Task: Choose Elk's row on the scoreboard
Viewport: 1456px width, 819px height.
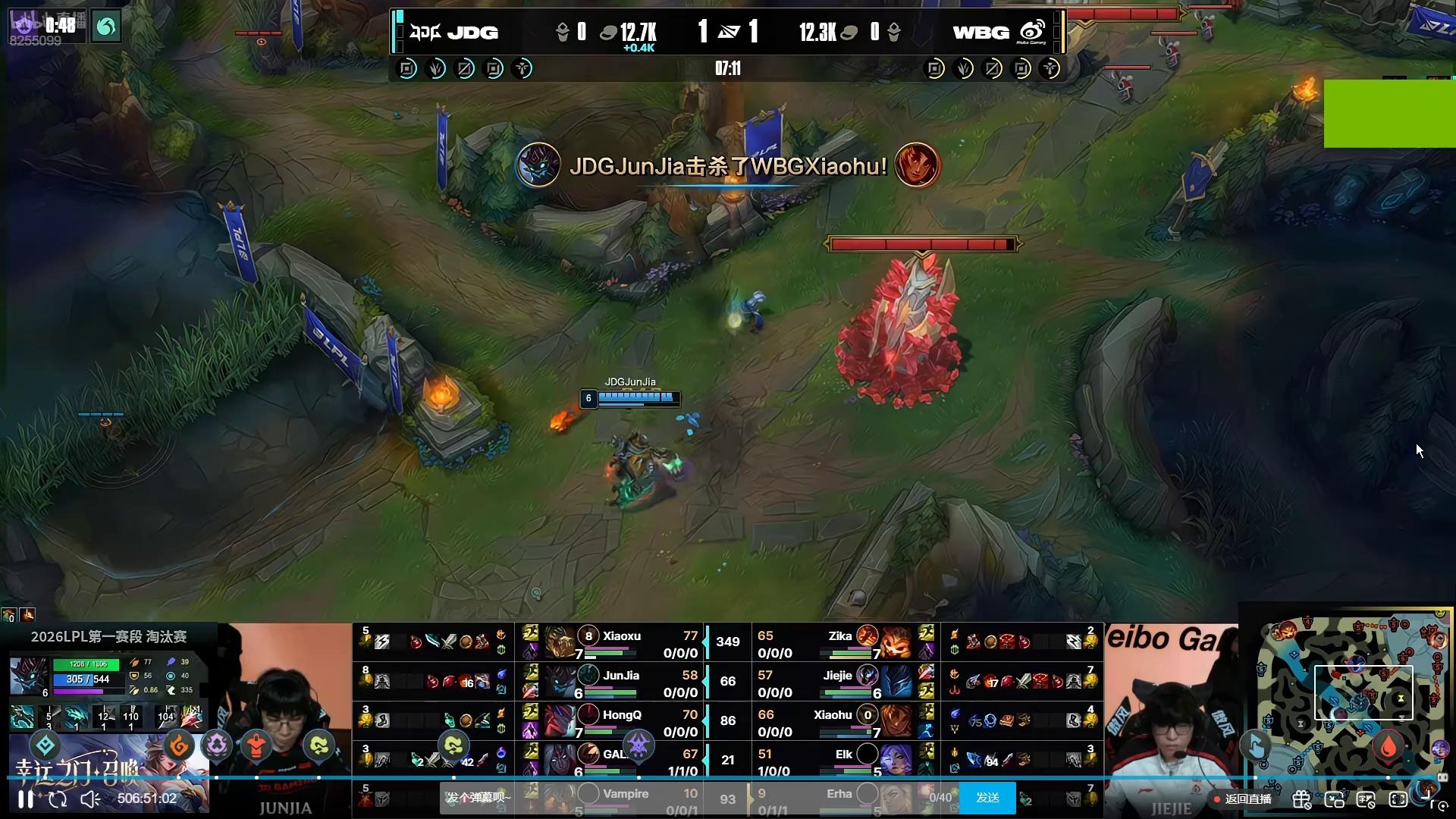Action: (834, 761)
